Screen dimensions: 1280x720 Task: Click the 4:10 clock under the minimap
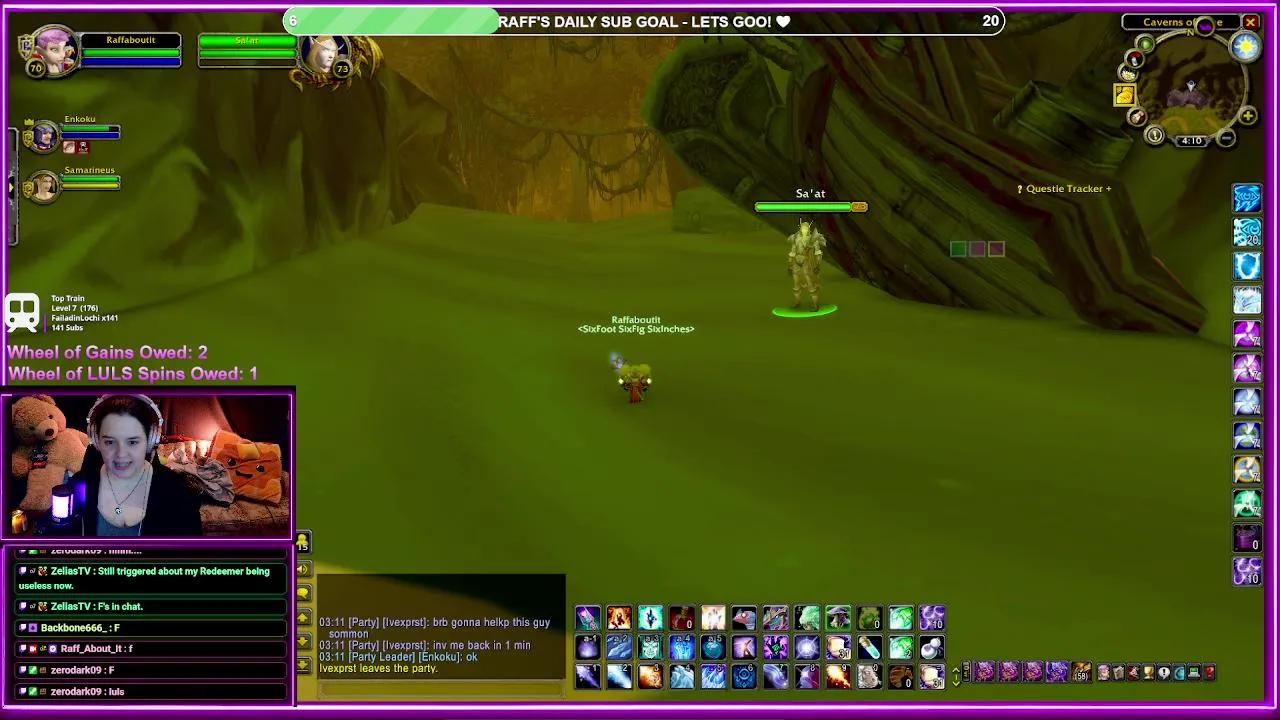click(1192, 140)
